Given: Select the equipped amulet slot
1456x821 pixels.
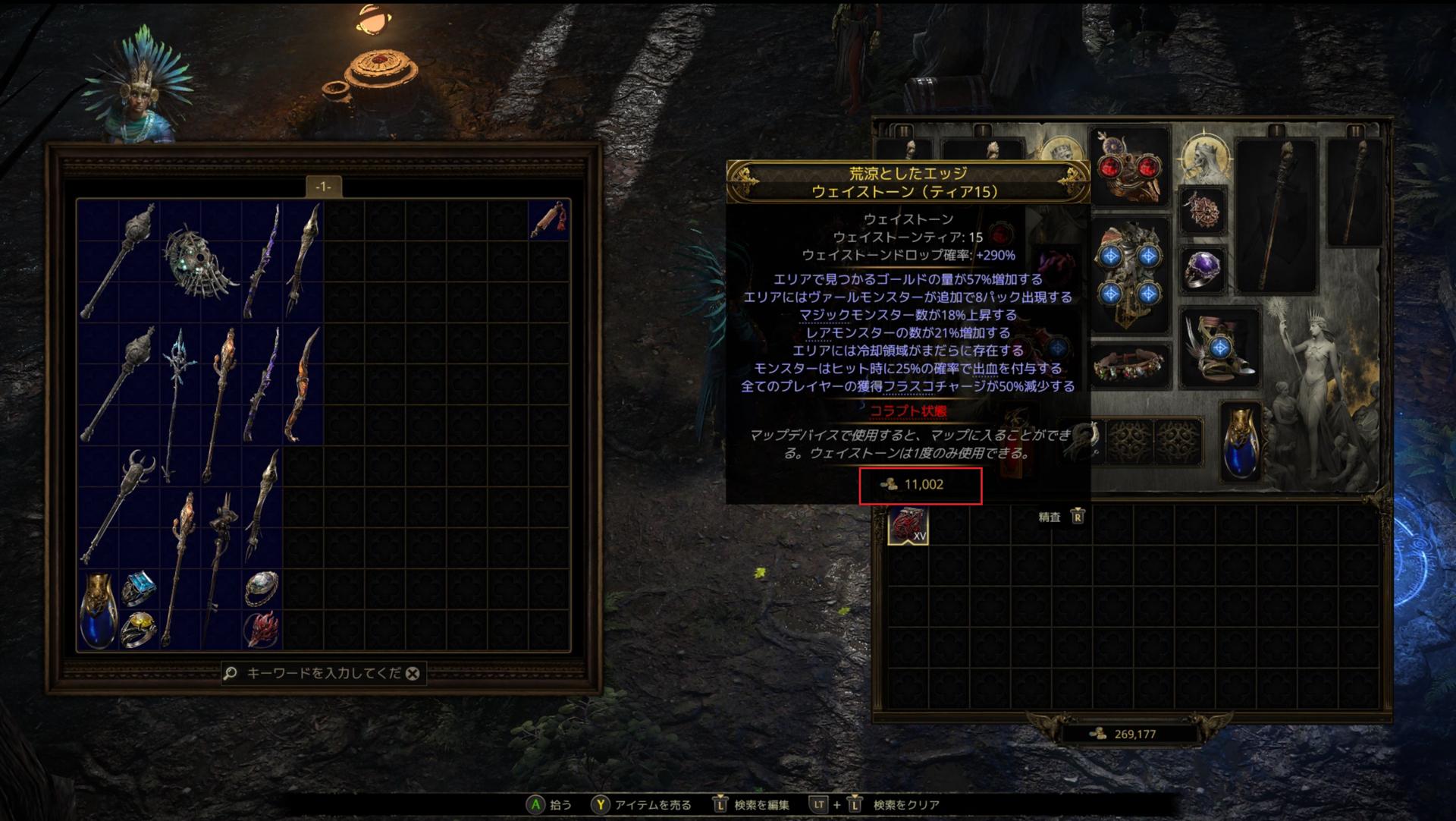Looking at the screenshot, I should [1203, 209].
